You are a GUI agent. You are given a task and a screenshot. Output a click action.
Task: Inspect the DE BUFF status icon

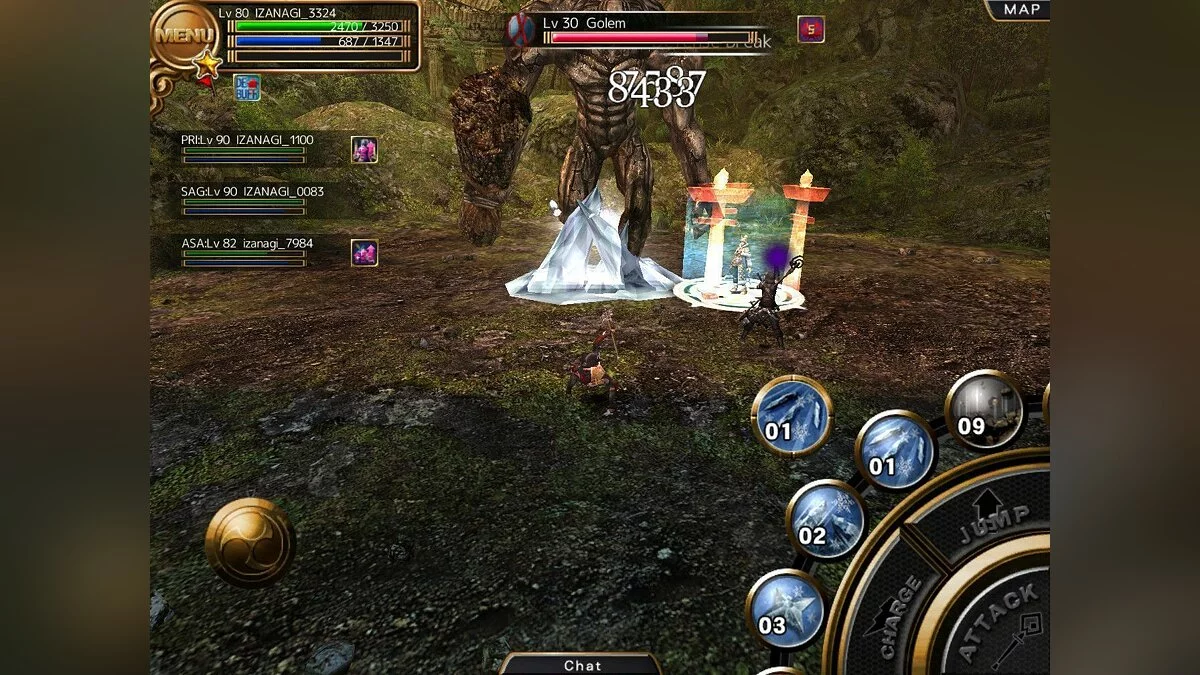247,87
